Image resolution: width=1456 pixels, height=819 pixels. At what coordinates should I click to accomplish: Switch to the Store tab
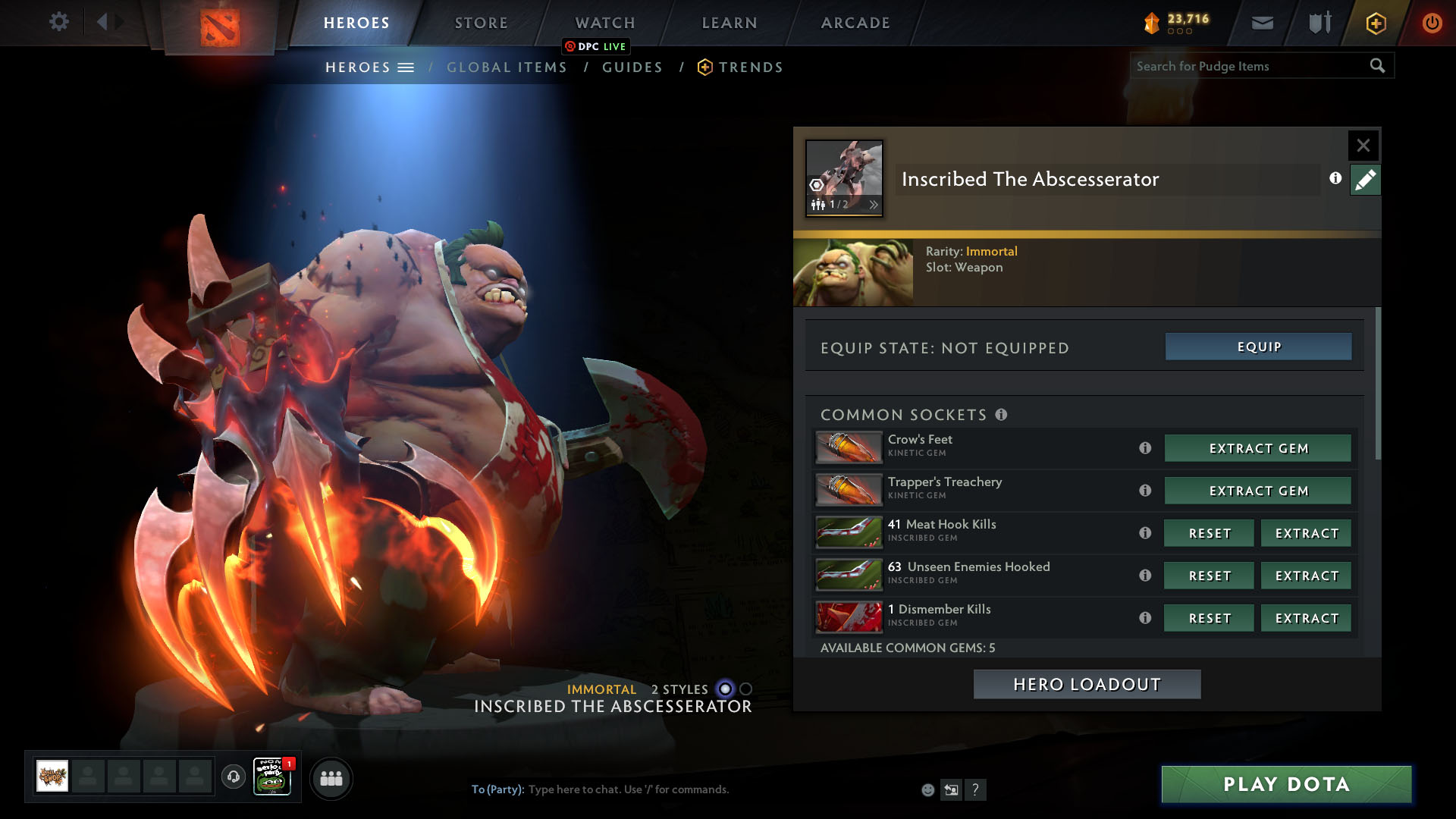pos(481,23)
